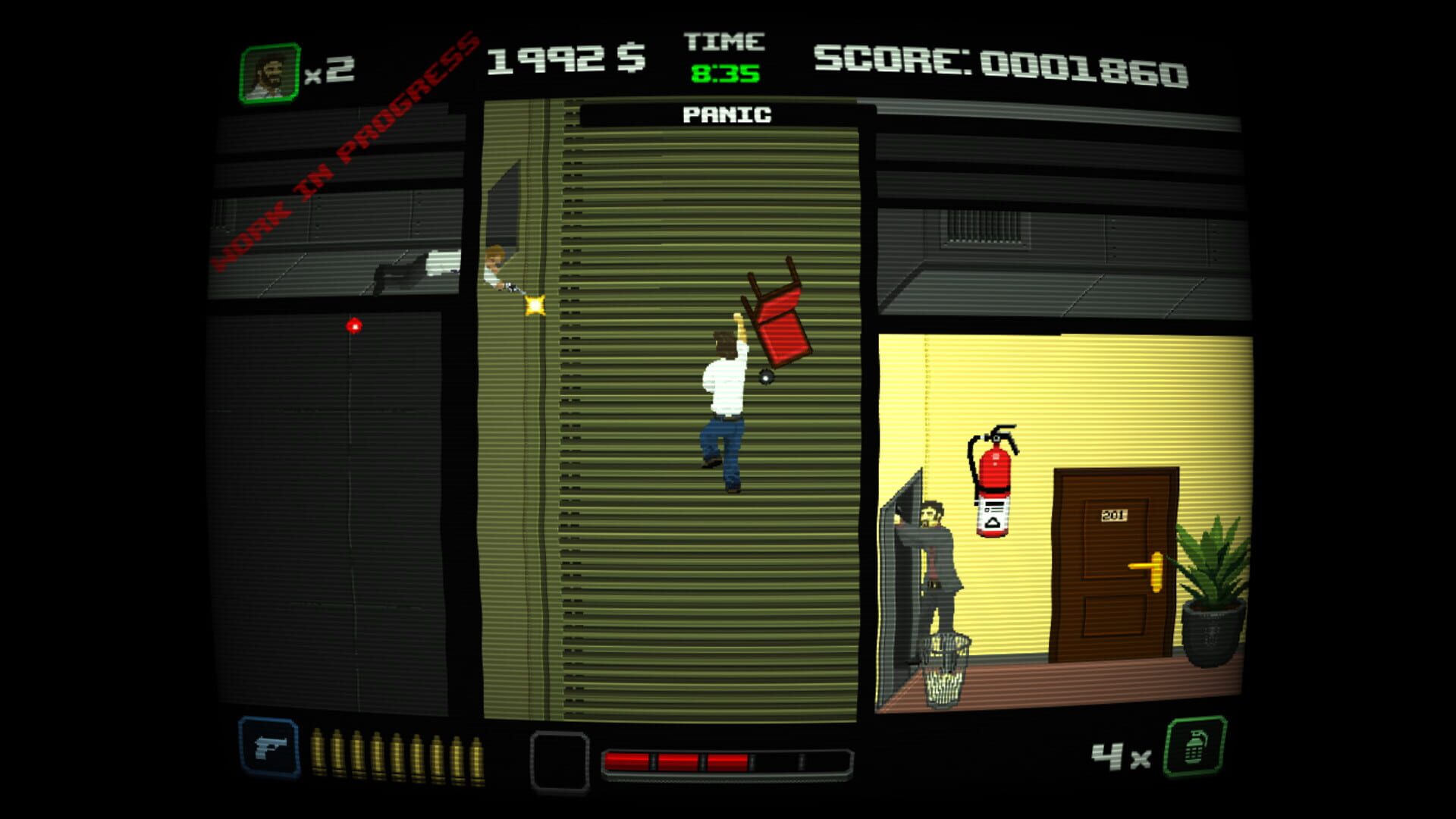
Task: Click the TIME 8:35 display
Action: coord(721,57)
